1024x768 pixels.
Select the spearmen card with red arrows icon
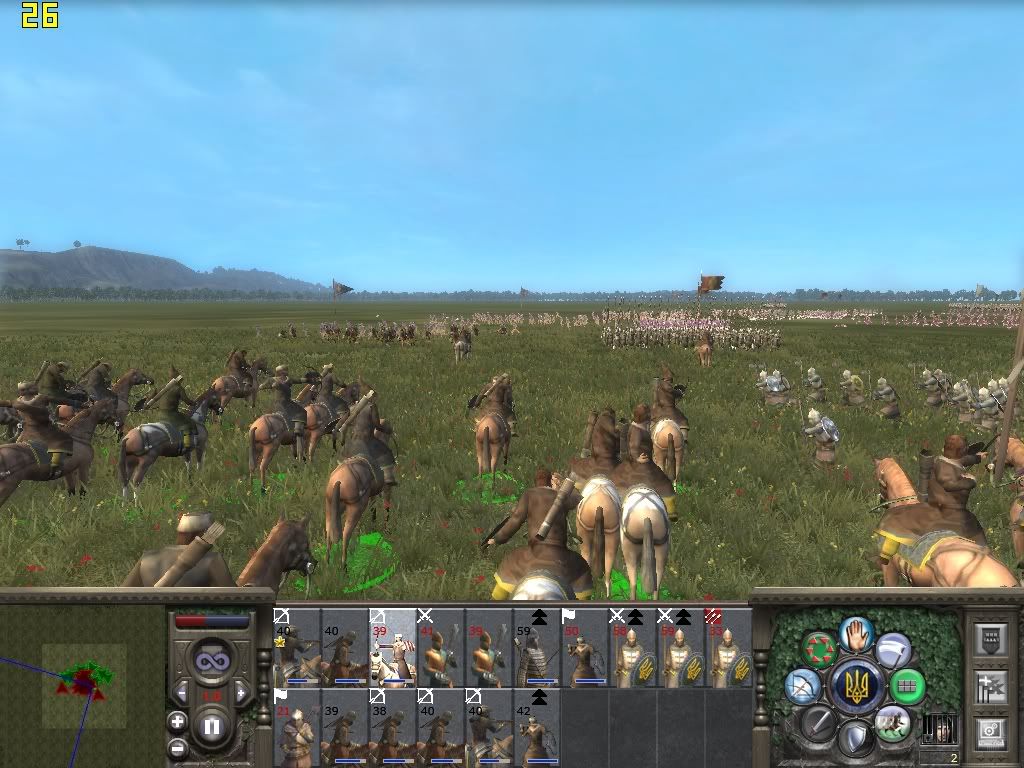[x=729, y=647]
